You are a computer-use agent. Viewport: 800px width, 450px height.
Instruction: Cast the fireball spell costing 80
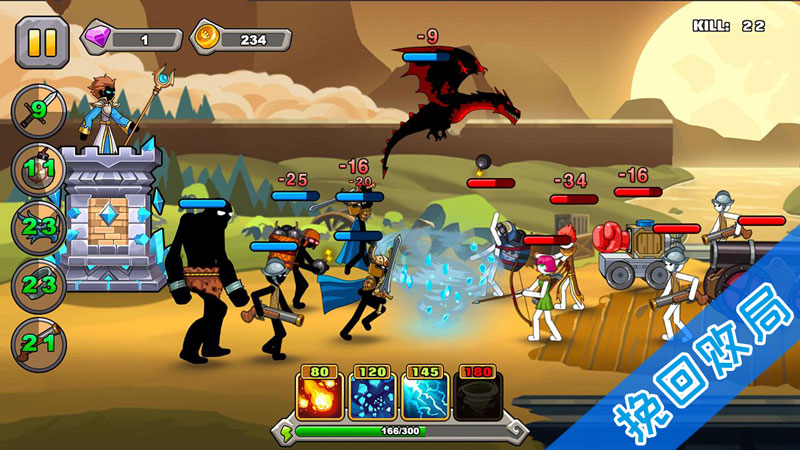click(320, 396)
